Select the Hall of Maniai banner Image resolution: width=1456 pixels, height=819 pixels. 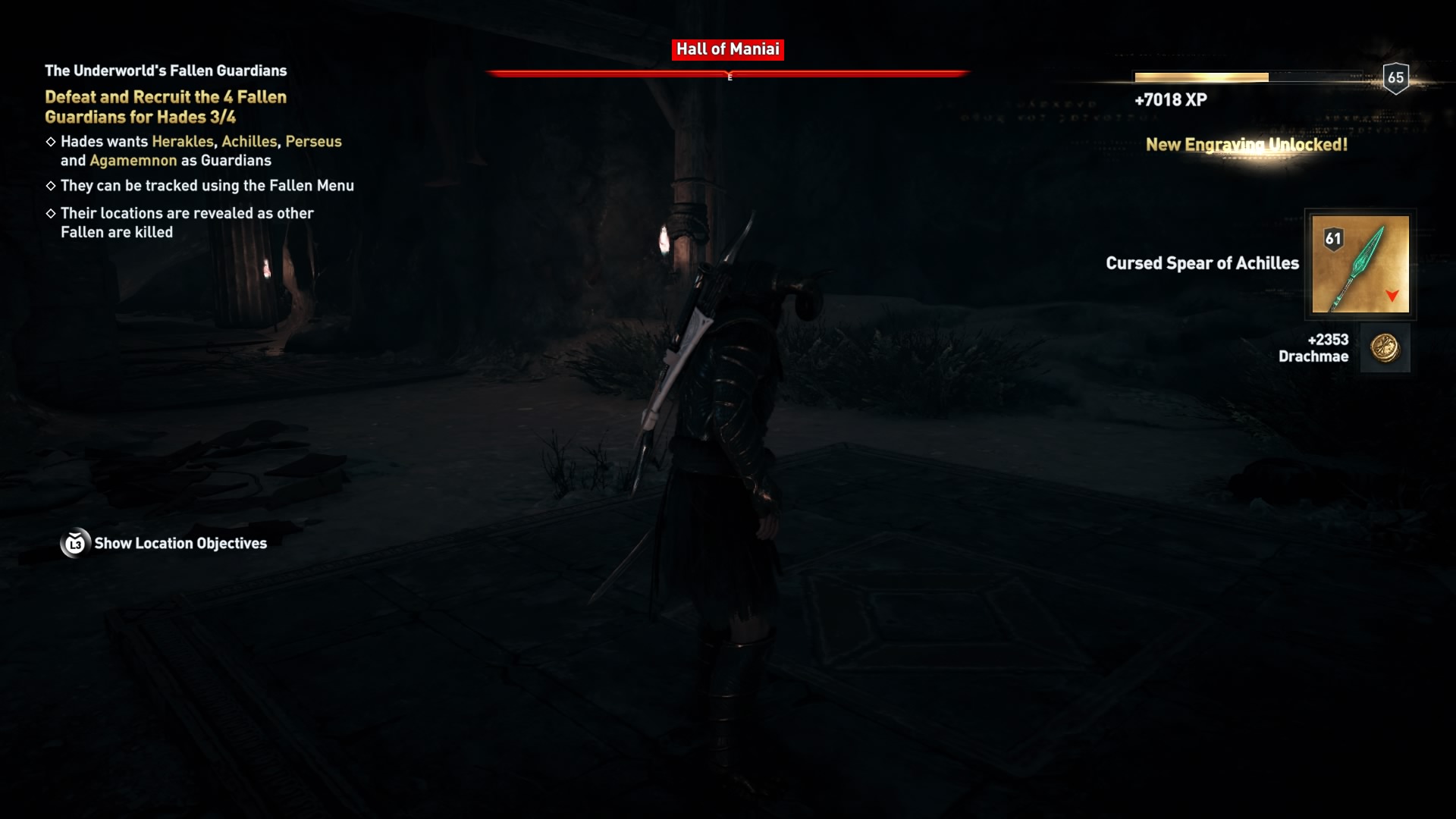click(728, 49)
